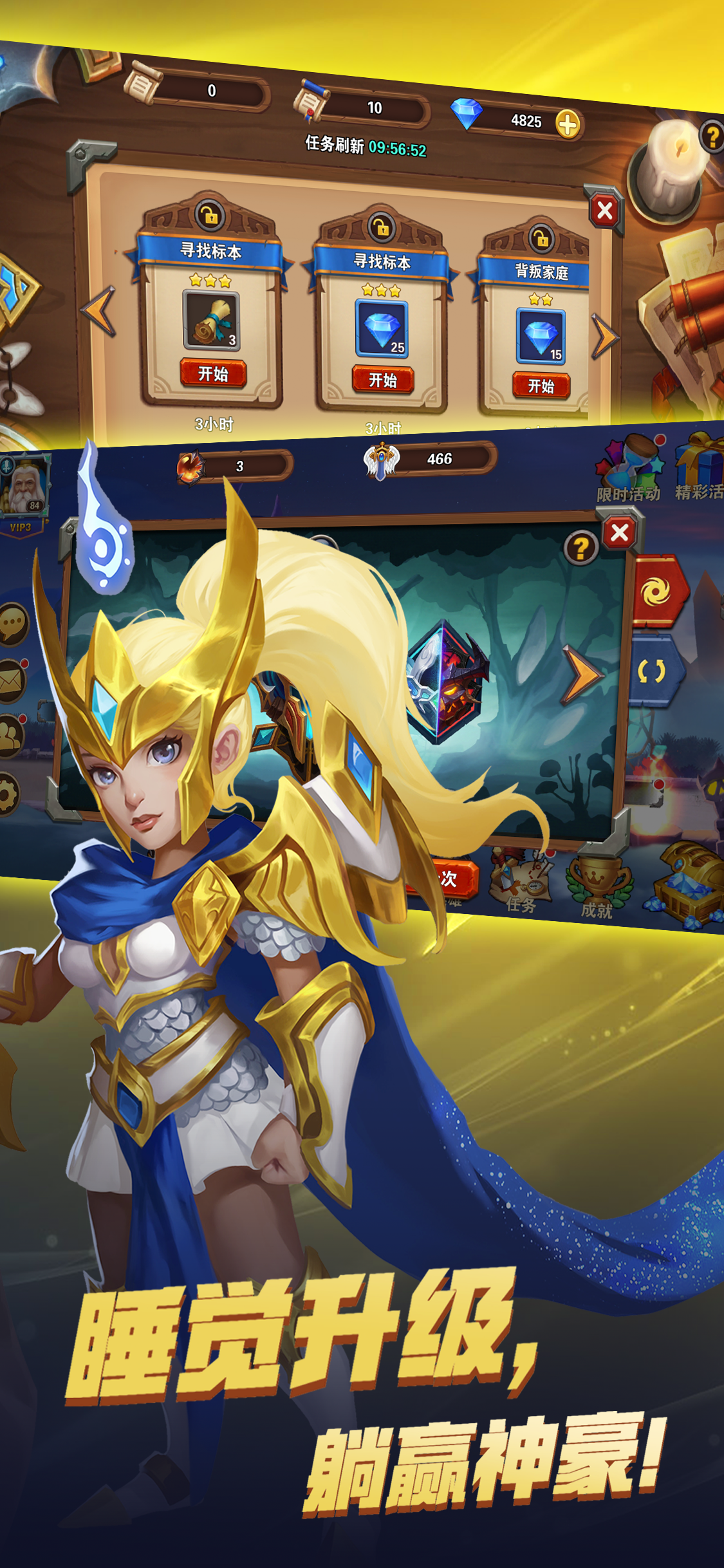
Task: Start the 背叛家庭 quest
Action: pos(541,386)
